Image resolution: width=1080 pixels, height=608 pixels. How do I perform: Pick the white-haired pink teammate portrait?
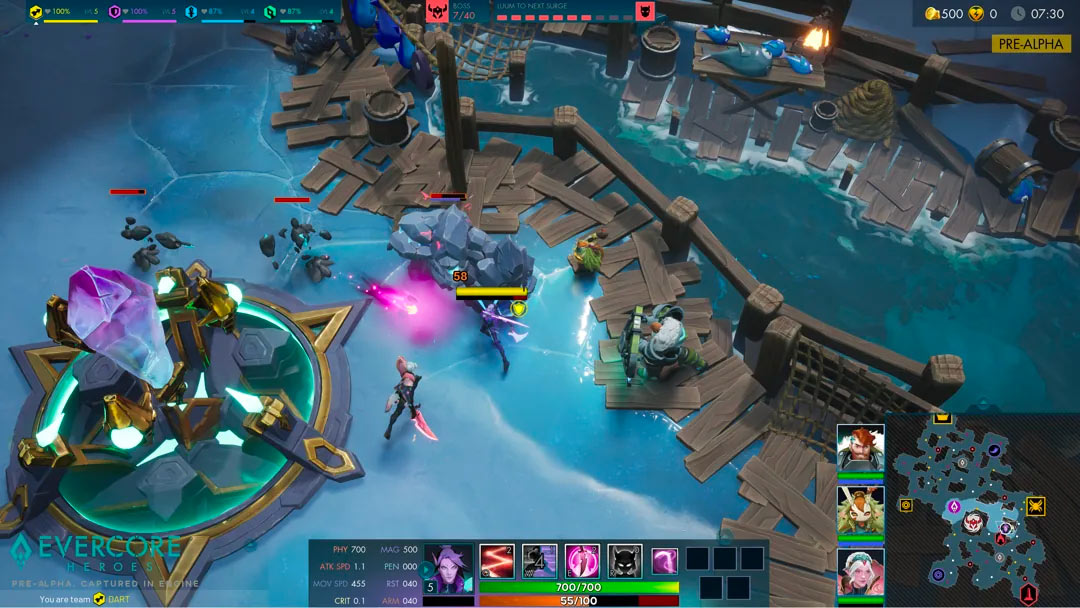(x=860, y=572)
